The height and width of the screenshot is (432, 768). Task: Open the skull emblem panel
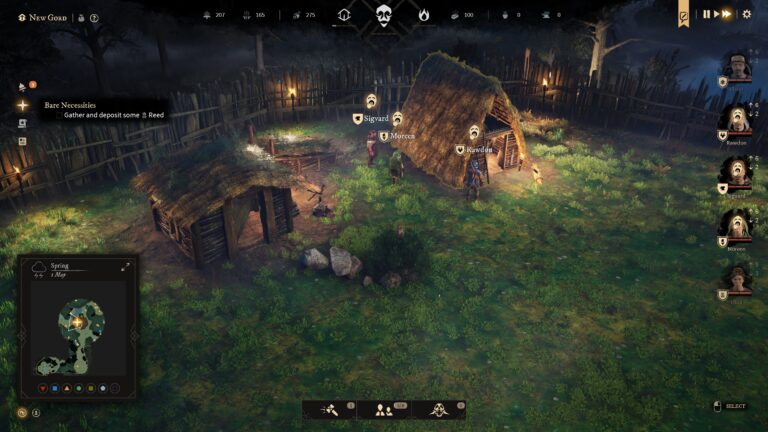(384, 15)
